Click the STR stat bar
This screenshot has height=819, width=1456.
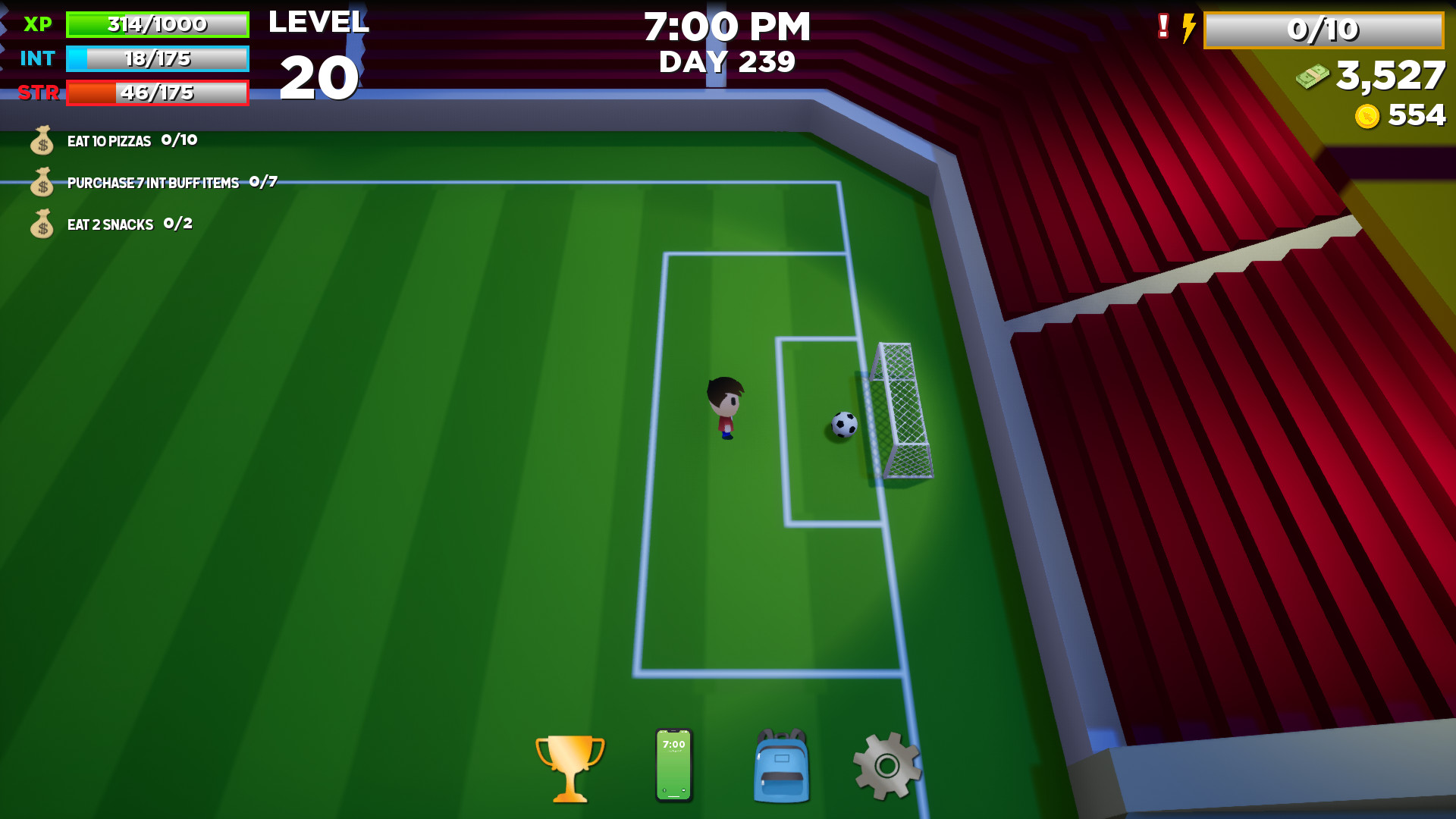click(x=157, y=93)
